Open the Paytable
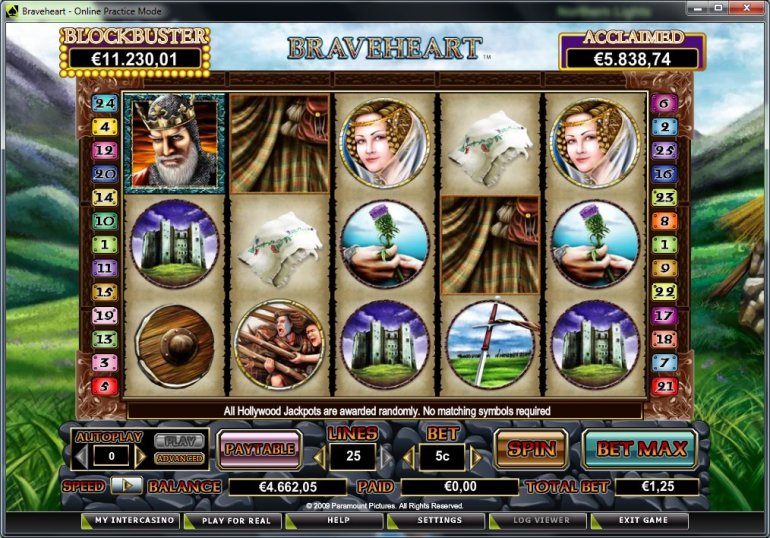The height and width of the screenshot is (538, 770). pyautogui.click(x=259, y=449)
